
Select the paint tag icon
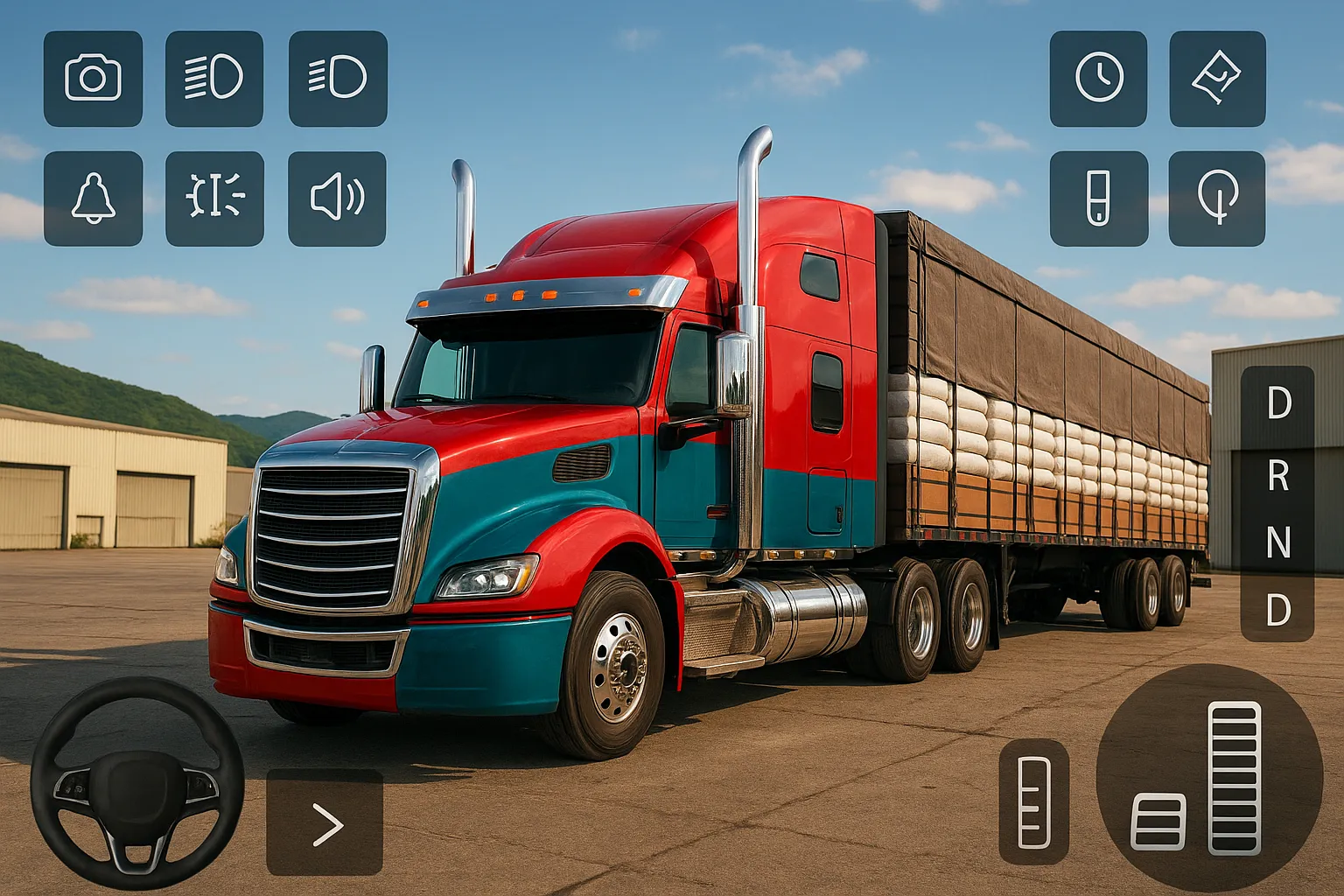[1217, 79]
